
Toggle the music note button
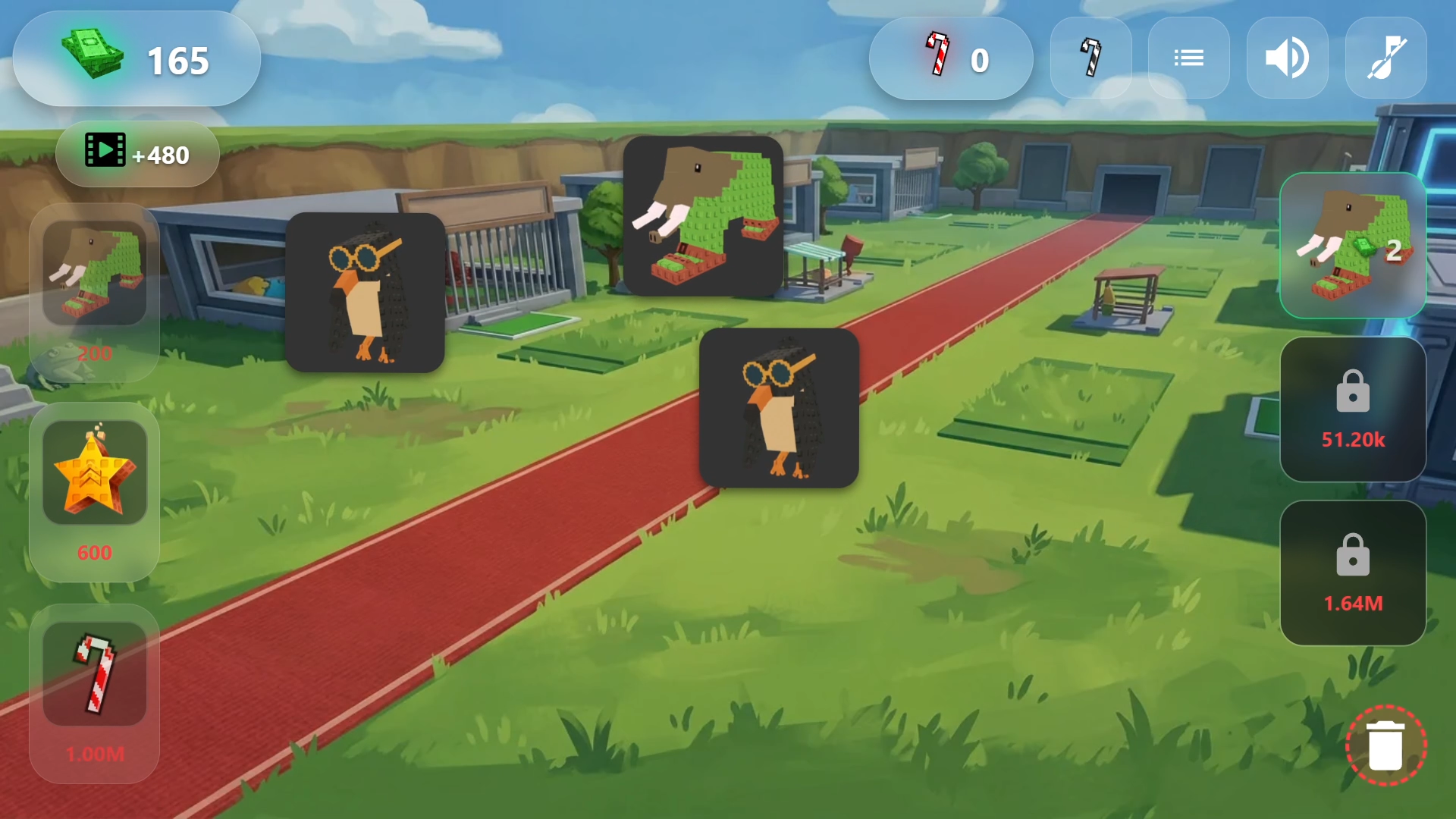tap(1385, 58)
